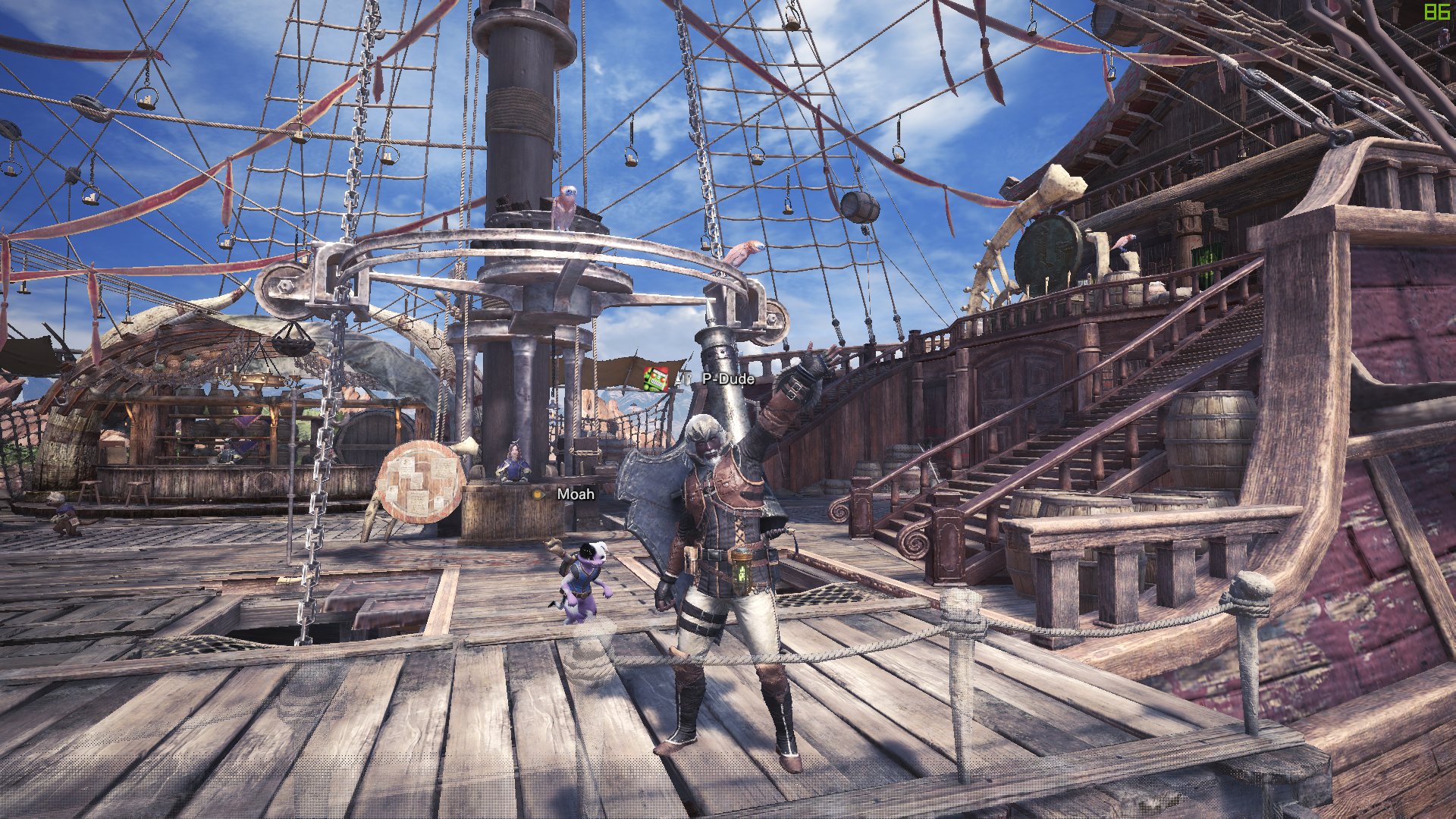Click the Moah name label
The width and height of the screenshot is (1456, 819).
pyautogui.click(x=576, y=494)
